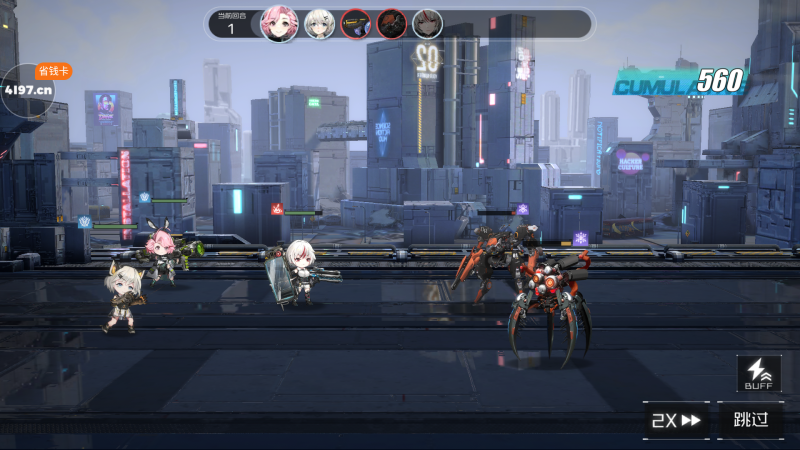800x450 pixels.
Task: Click the red-ringed gun enemy portrait
Action: [x=355, y=23]
